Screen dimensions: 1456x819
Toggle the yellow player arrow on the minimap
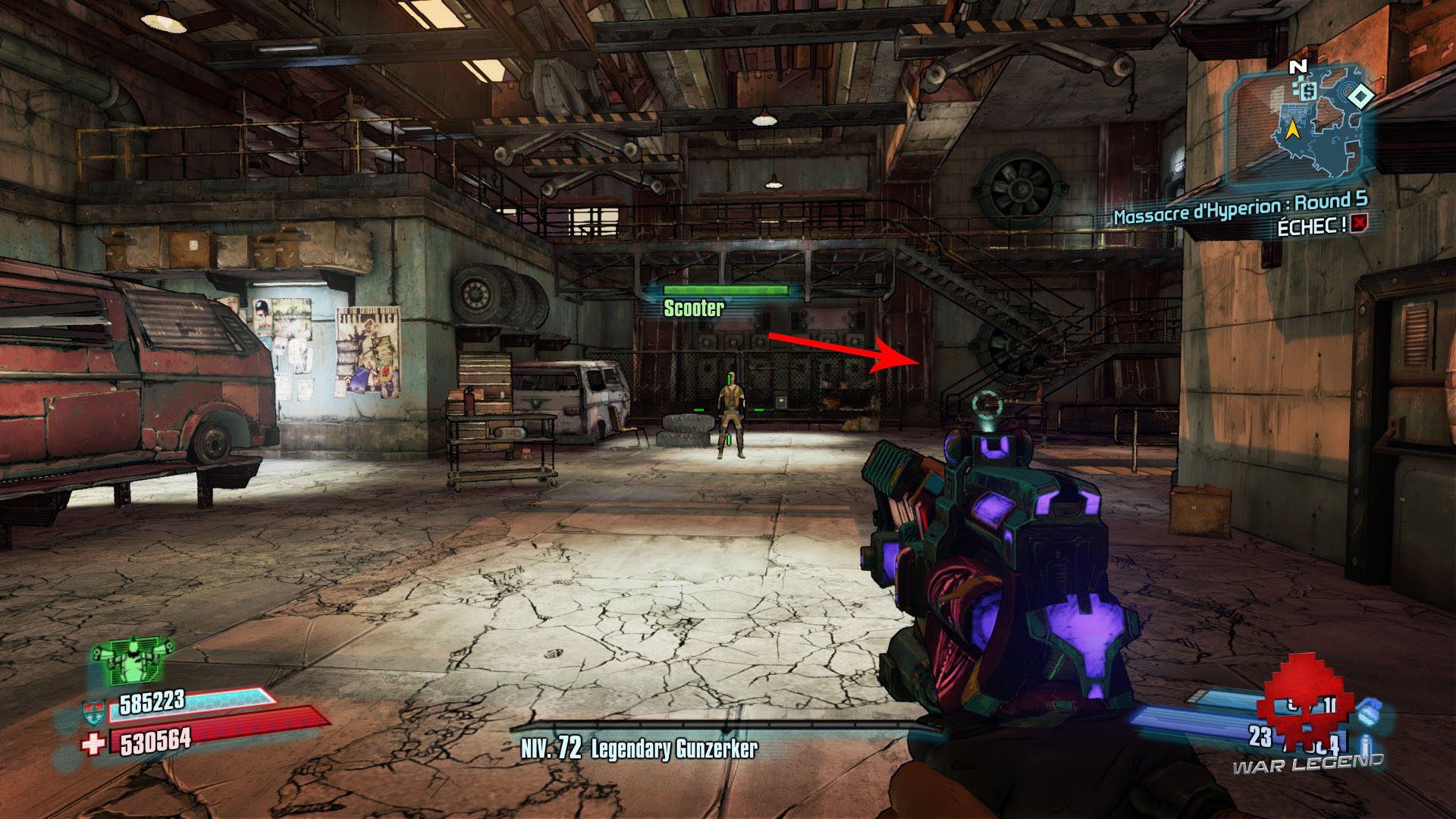pos(1293,128)
